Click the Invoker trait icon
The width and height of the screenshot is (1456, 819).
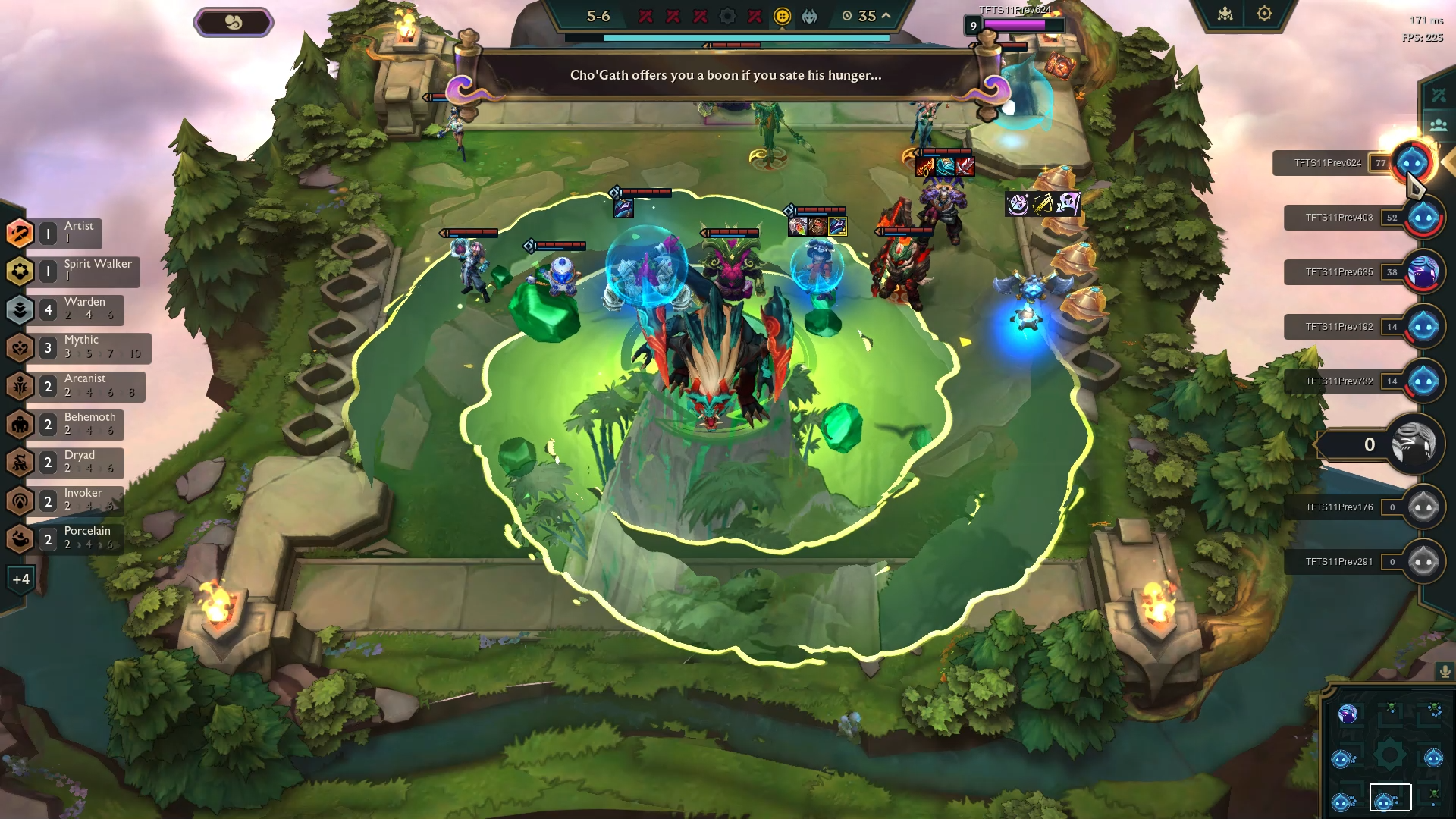(x=20, y=500)
